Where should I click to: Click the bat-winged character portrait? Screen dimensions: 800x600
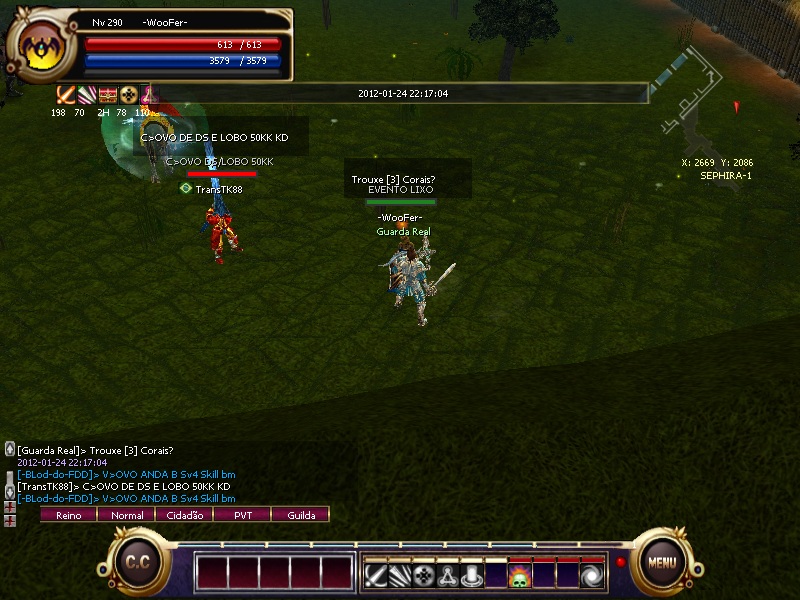(x=41, y=46)
